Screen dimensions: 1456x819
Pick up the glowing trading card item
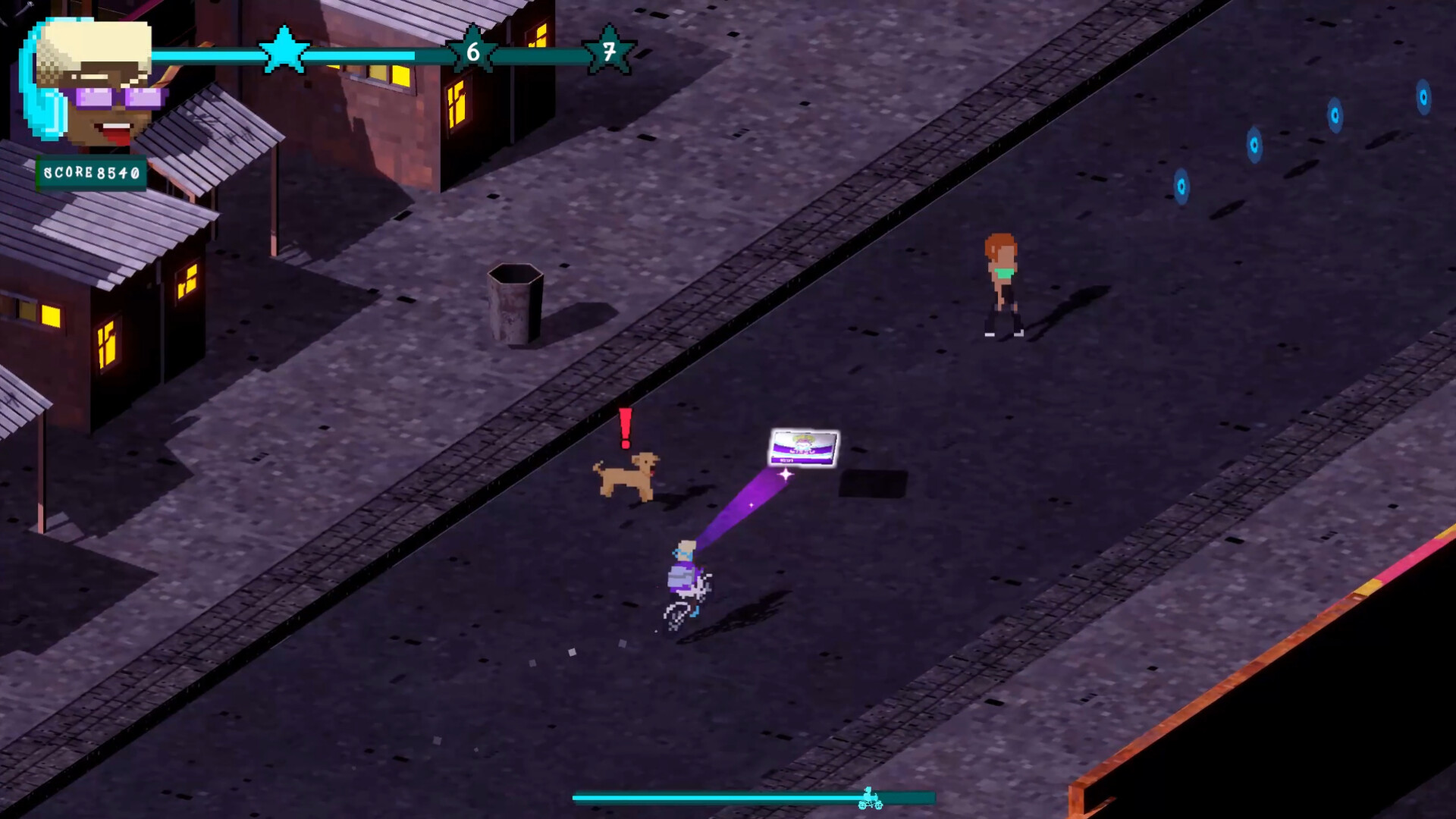[x=804, y=447]
